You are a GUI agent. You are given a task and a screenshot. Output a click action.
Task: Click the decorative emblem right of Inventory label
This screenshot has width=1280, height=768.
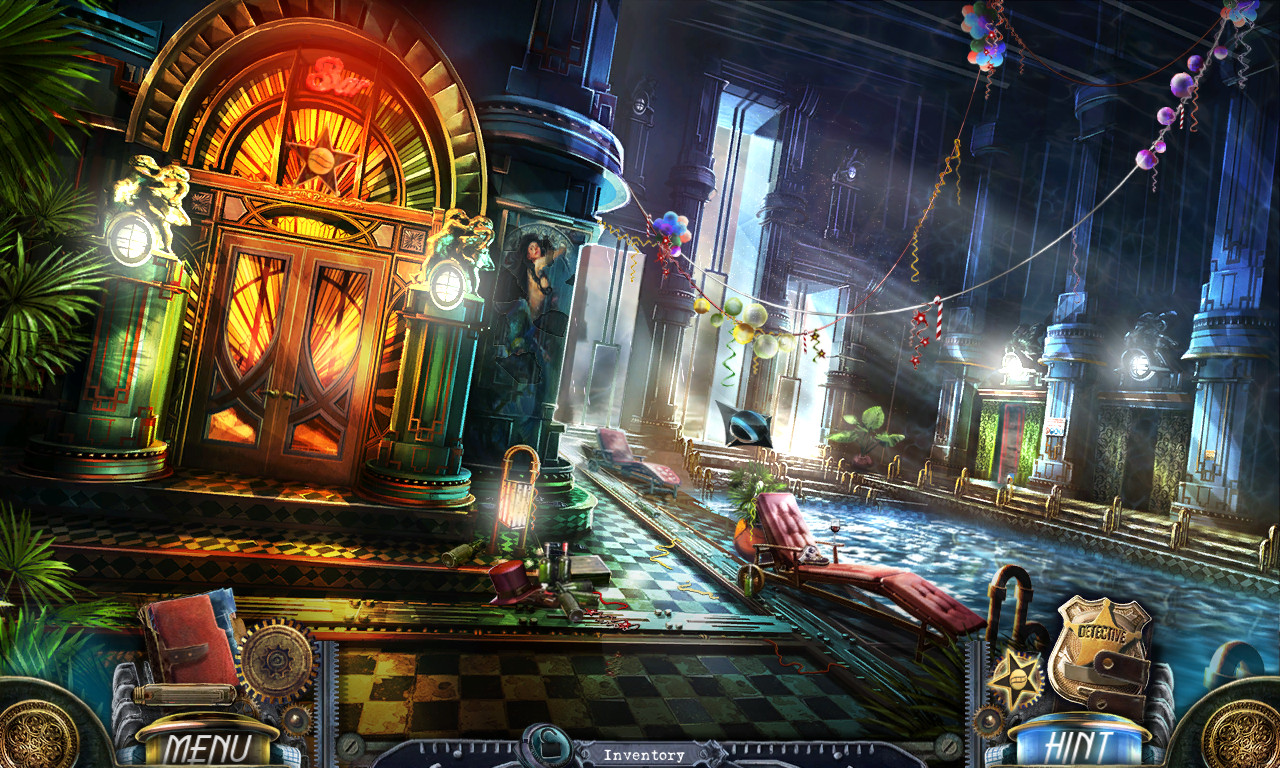(711, 751)
